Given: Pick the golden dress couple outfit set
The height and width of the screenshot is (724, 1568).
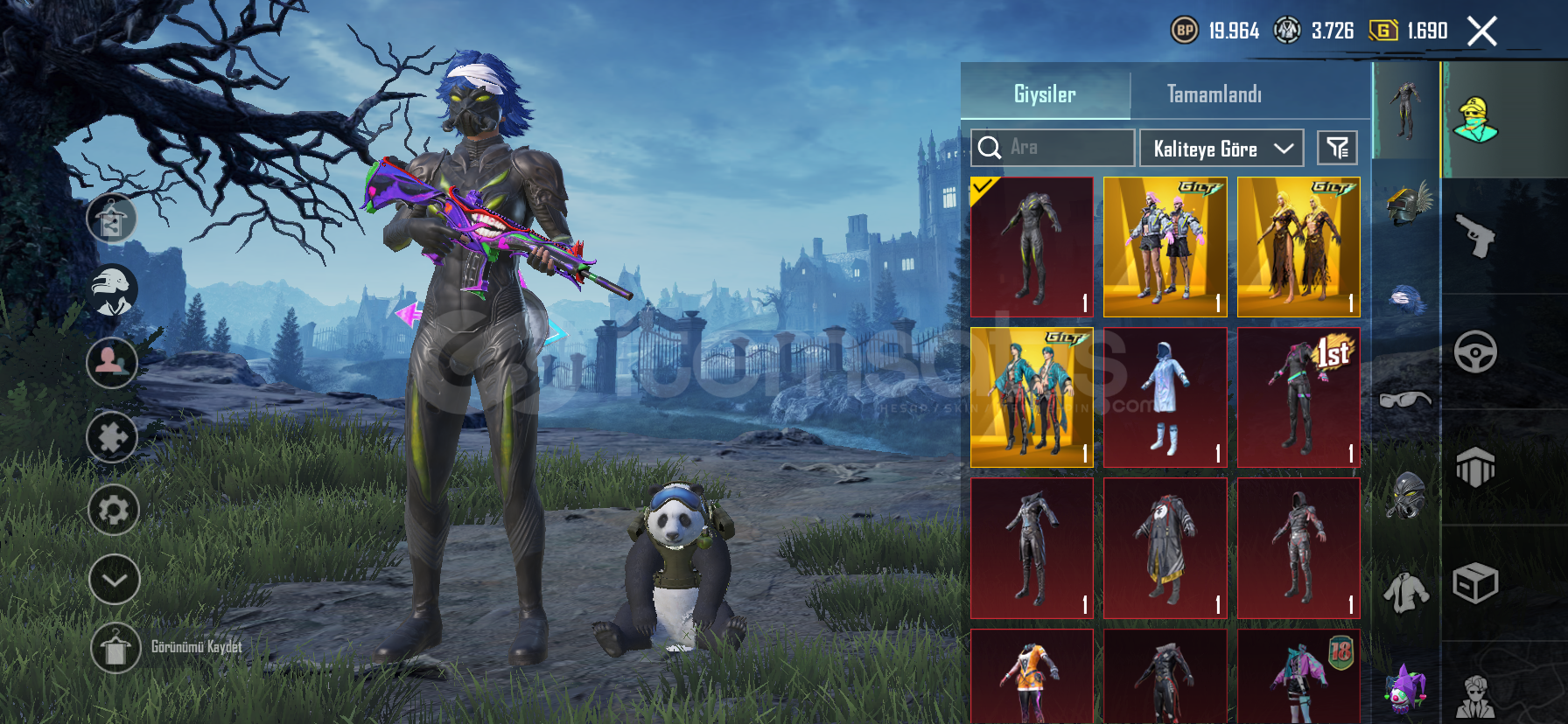Looking at the screenshot, I should click(1298, 247).
